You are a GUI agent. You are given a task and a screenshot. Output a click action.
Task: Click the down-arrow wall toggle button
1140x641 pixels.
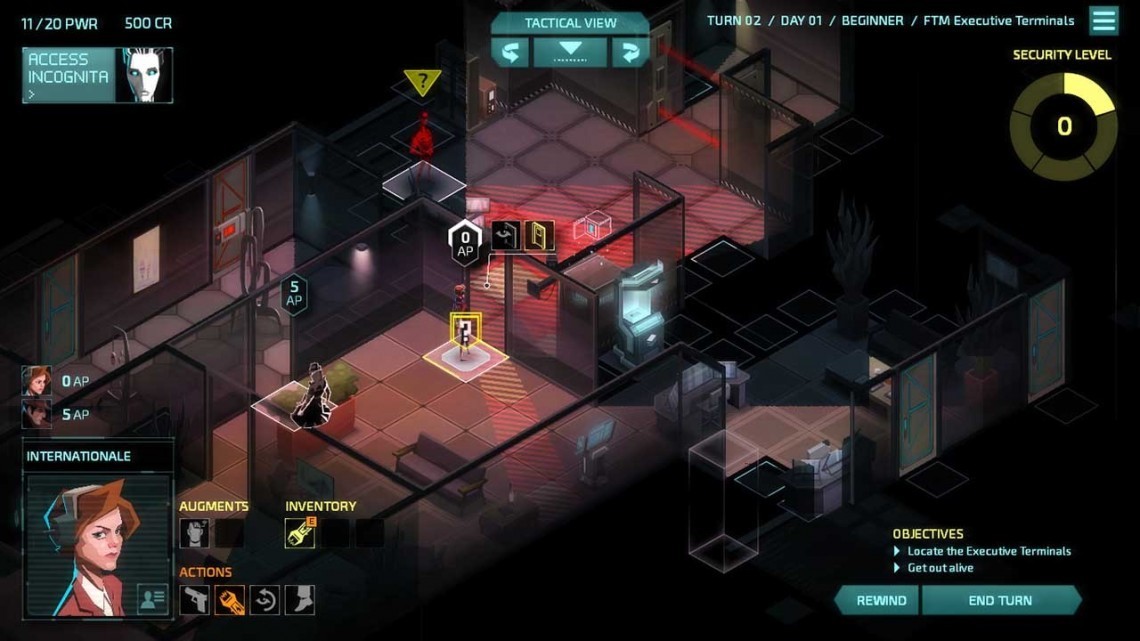(x=570, y=52)
